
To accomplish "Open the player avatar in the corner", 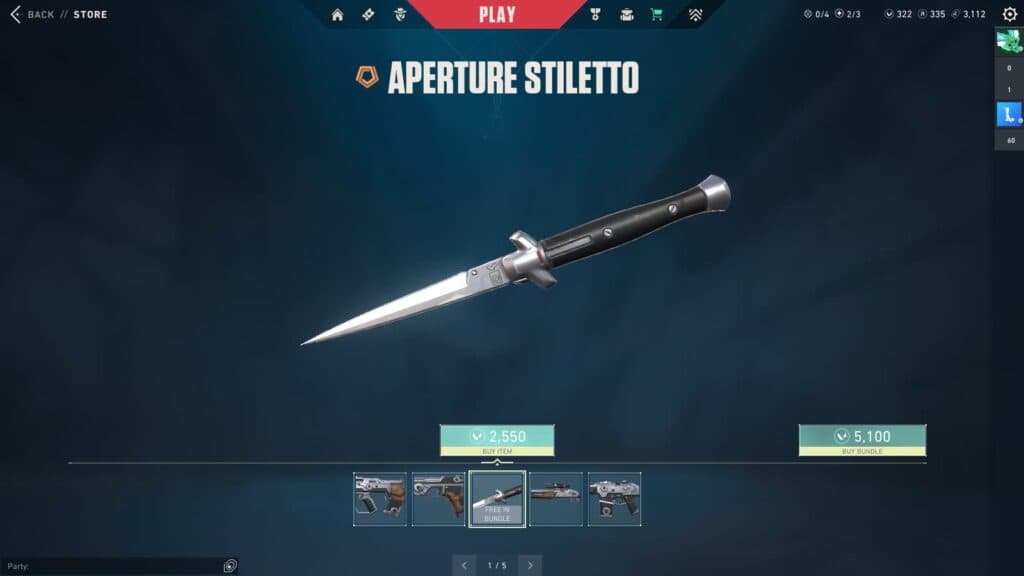I will tap(1008, 42).
